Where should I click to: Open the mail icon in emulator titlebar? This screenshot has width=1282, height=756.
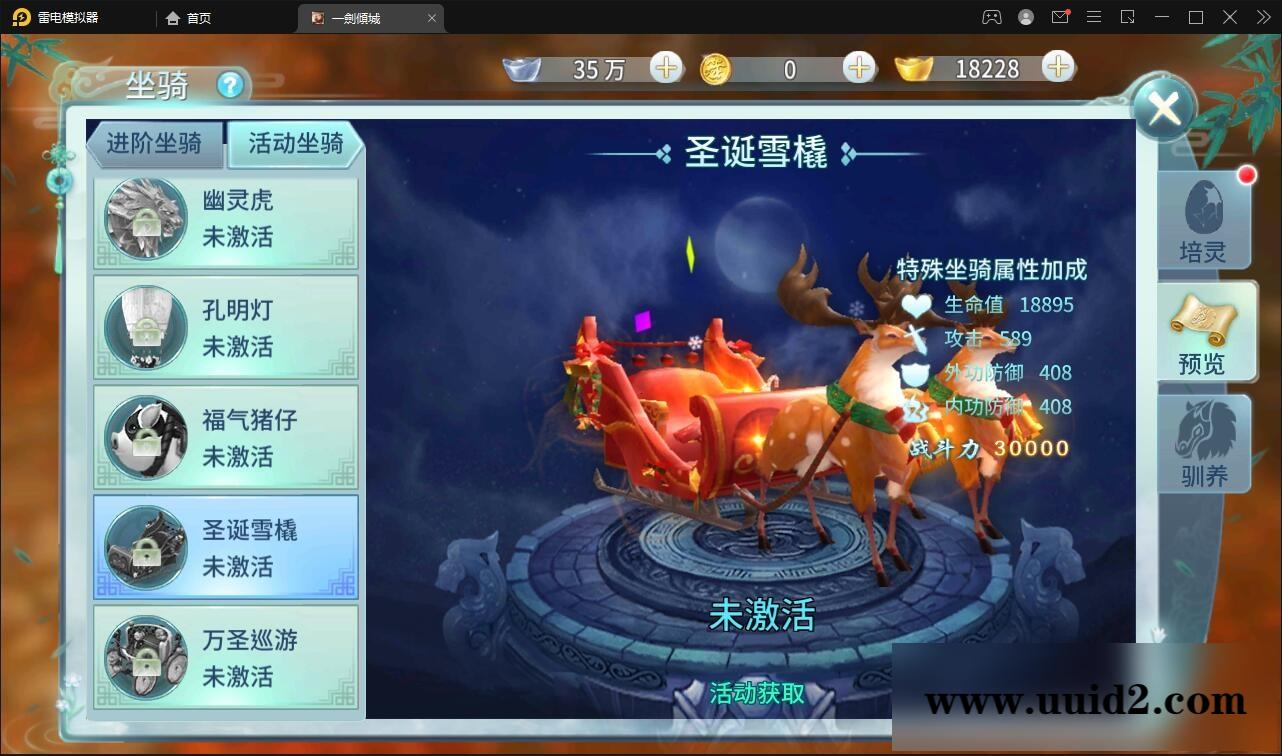[1060, 17]
